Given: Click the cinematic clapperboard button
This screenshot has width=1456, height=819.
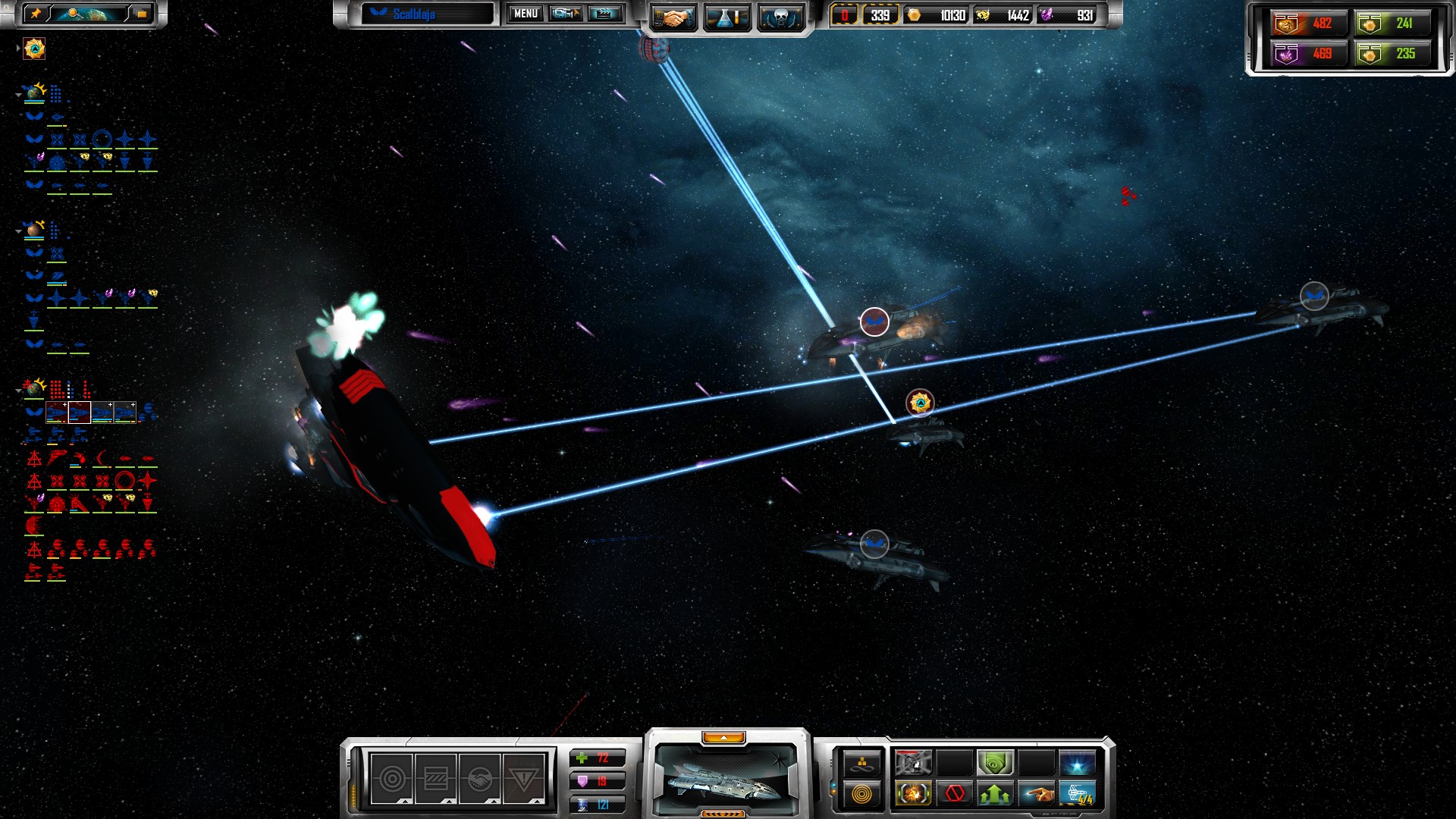Looking at the screenshot, I should (x=605, y=14).
